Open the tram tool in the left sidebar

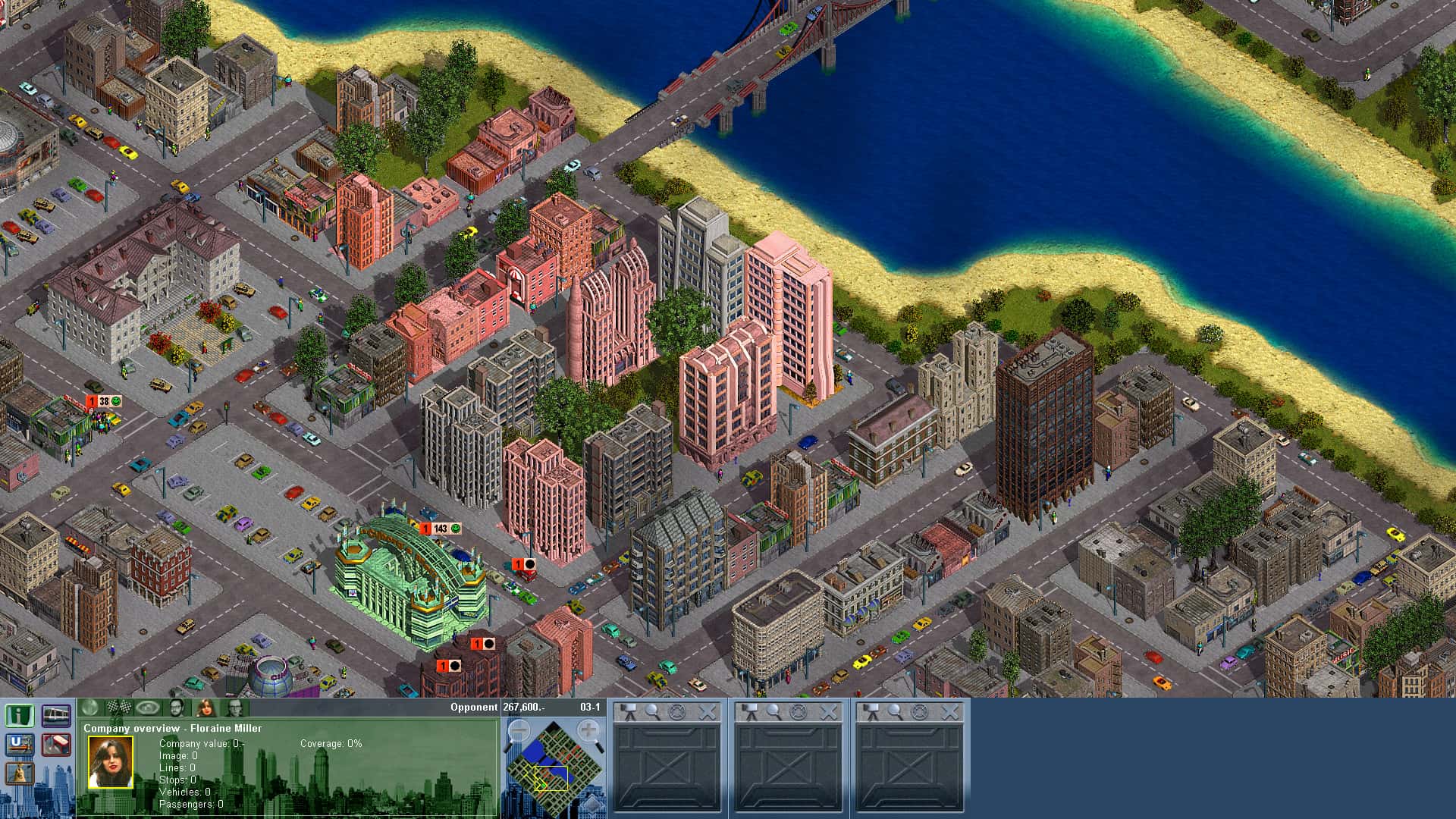pos(56,716)
